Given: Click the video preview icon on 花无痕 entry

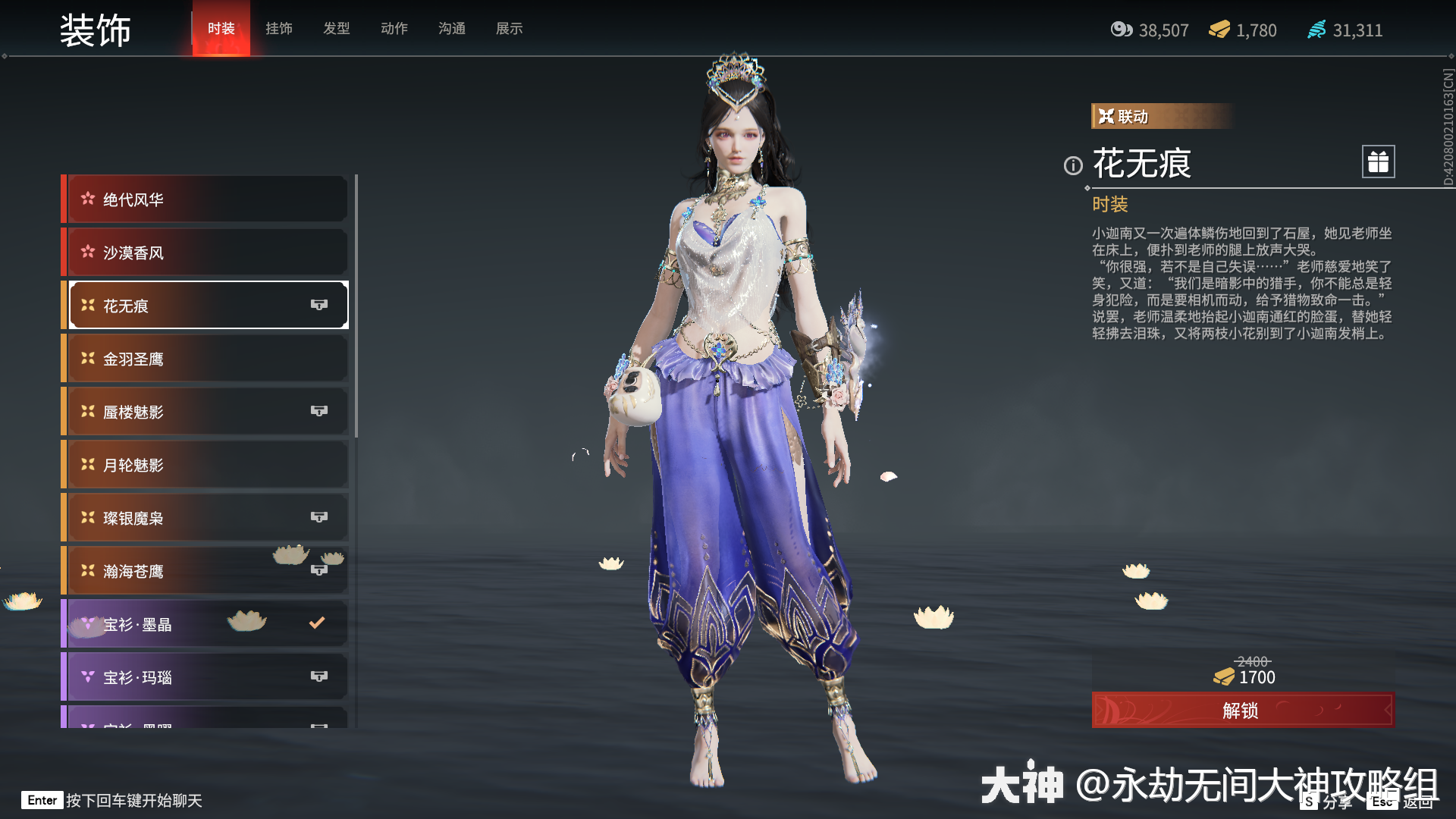Looking at the screenshot, I should pos(319,305).
